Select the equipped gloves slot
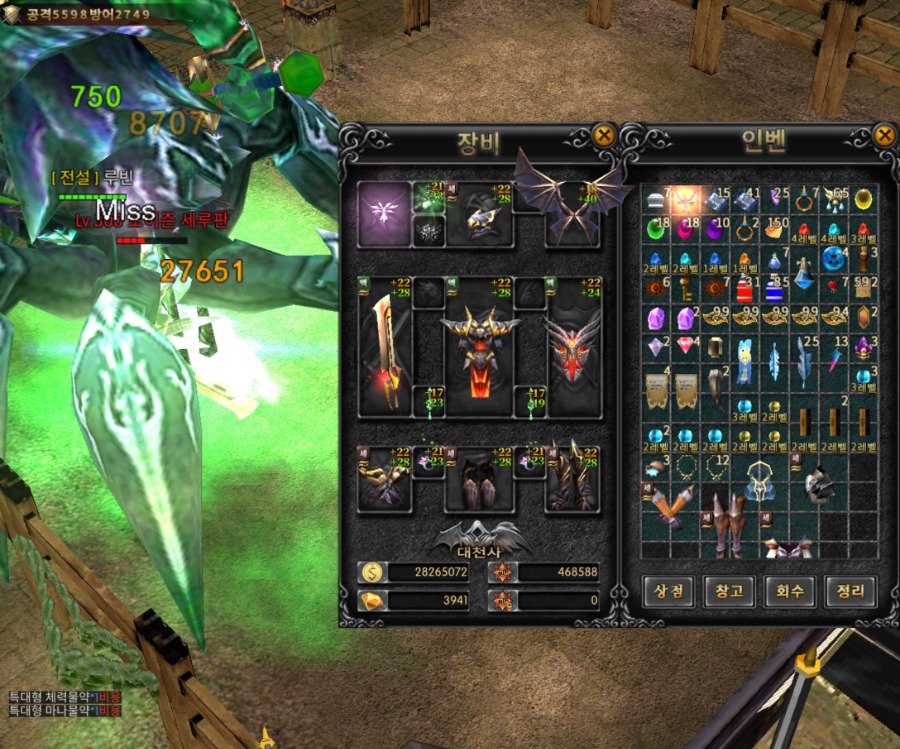This screenshot has height=749, width=900. (385, 480)
